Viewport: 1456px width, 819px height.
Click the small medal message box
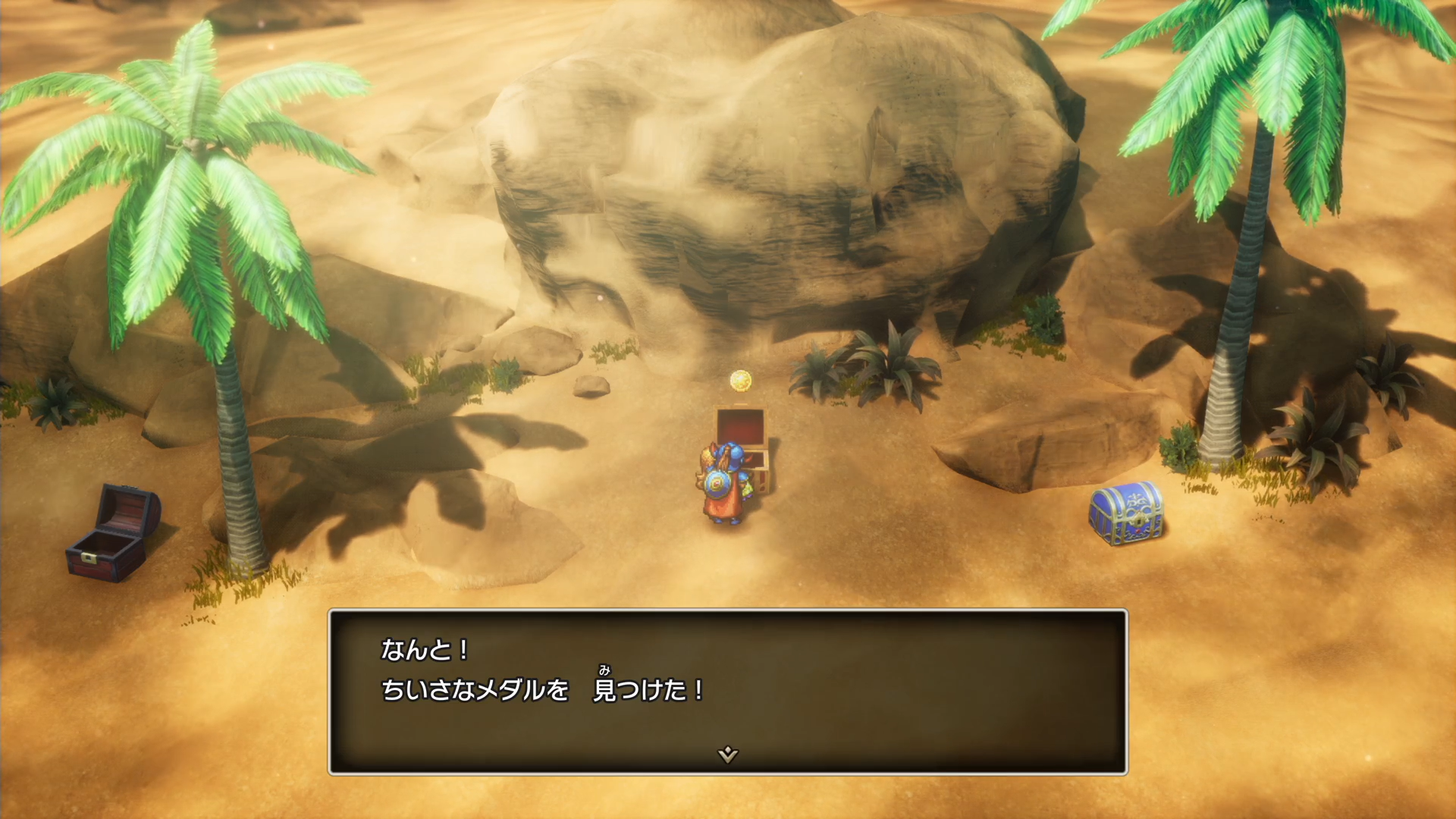click(x=727, y=691)
